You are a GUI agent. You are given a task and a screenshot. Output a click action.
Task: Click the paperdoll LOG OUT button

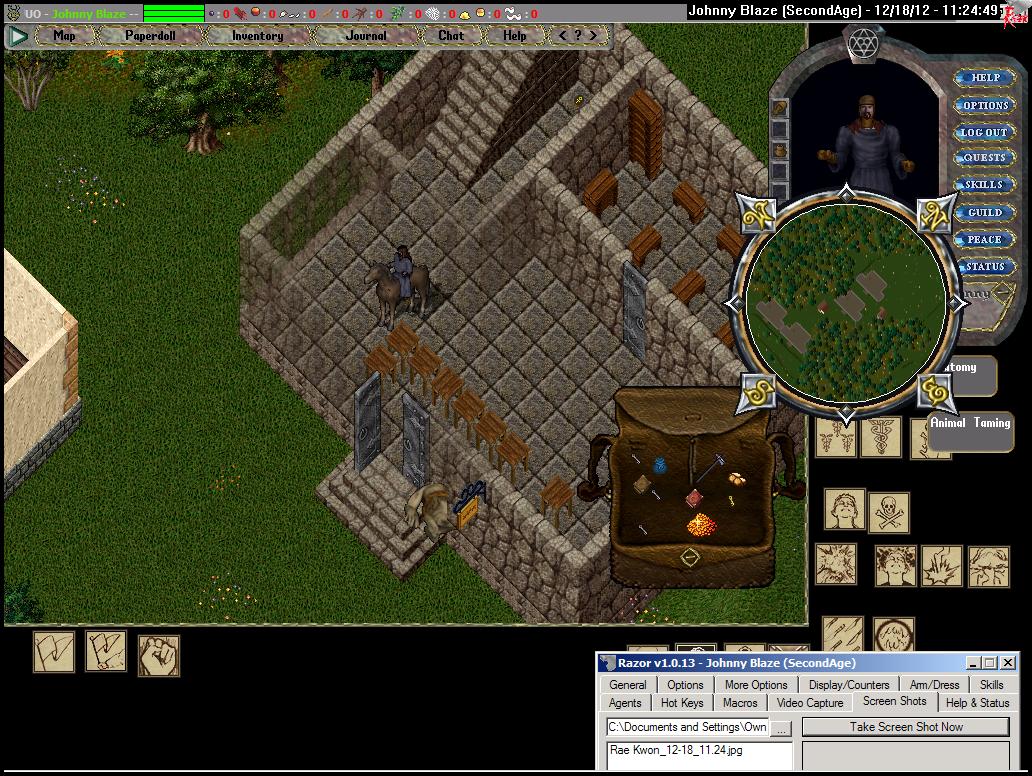pyautogui.click(x=984, y=132)
